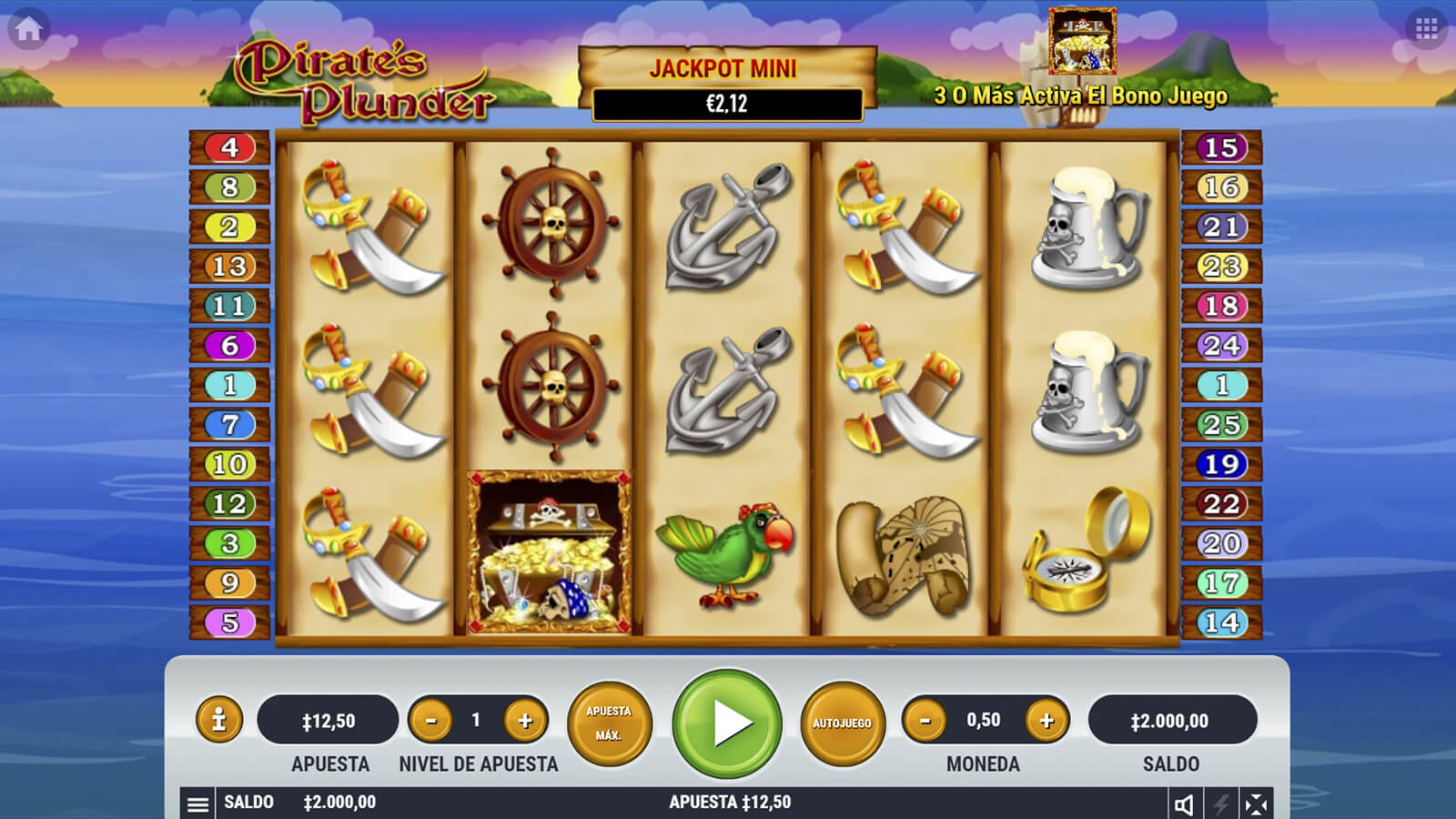
Task: Toggle the sound speaker icon
Action: tap(1184, 804)
